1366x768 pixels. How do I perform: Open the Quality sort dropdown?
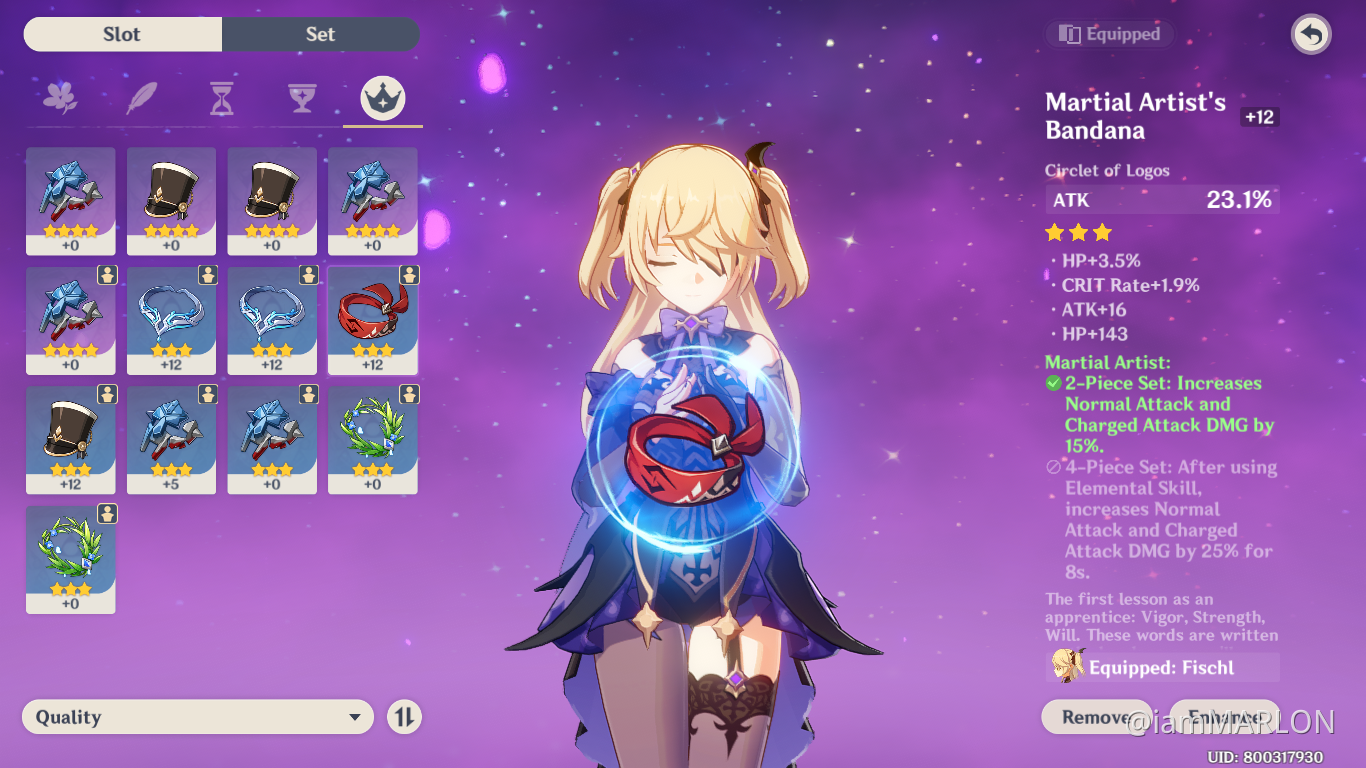point(196,716)
